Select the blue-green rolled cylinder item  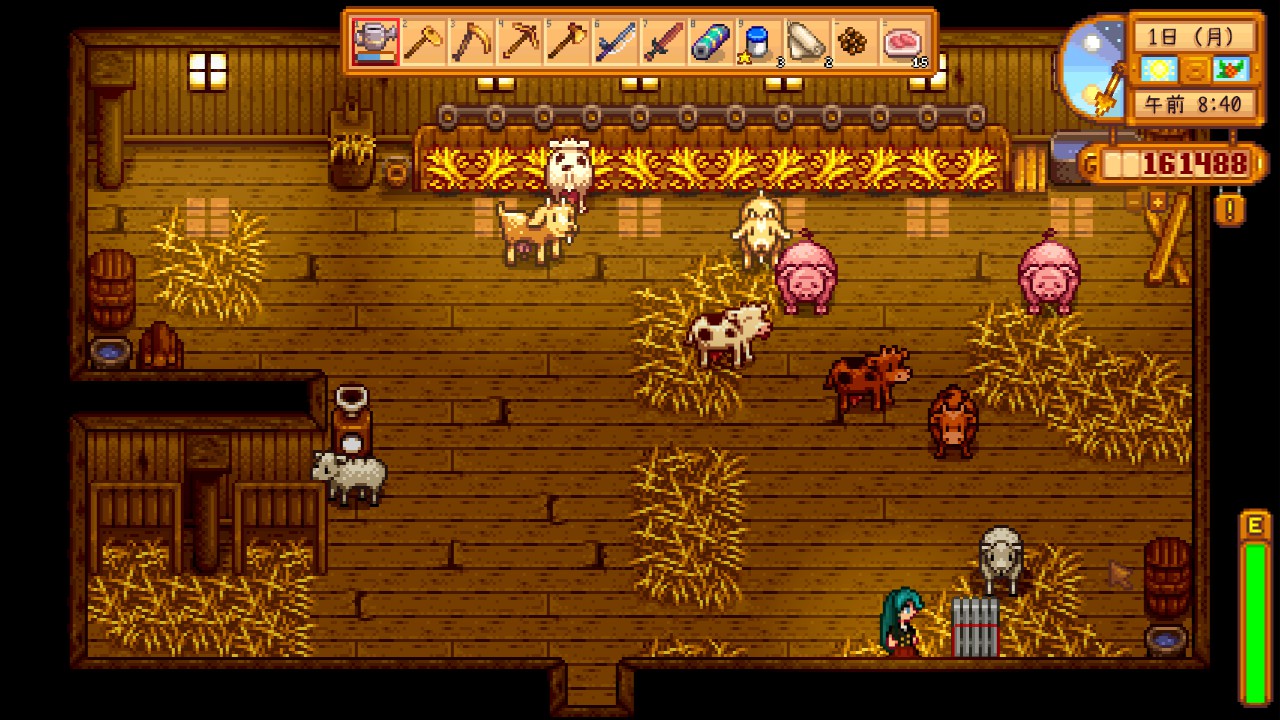(x=712, y=42)
